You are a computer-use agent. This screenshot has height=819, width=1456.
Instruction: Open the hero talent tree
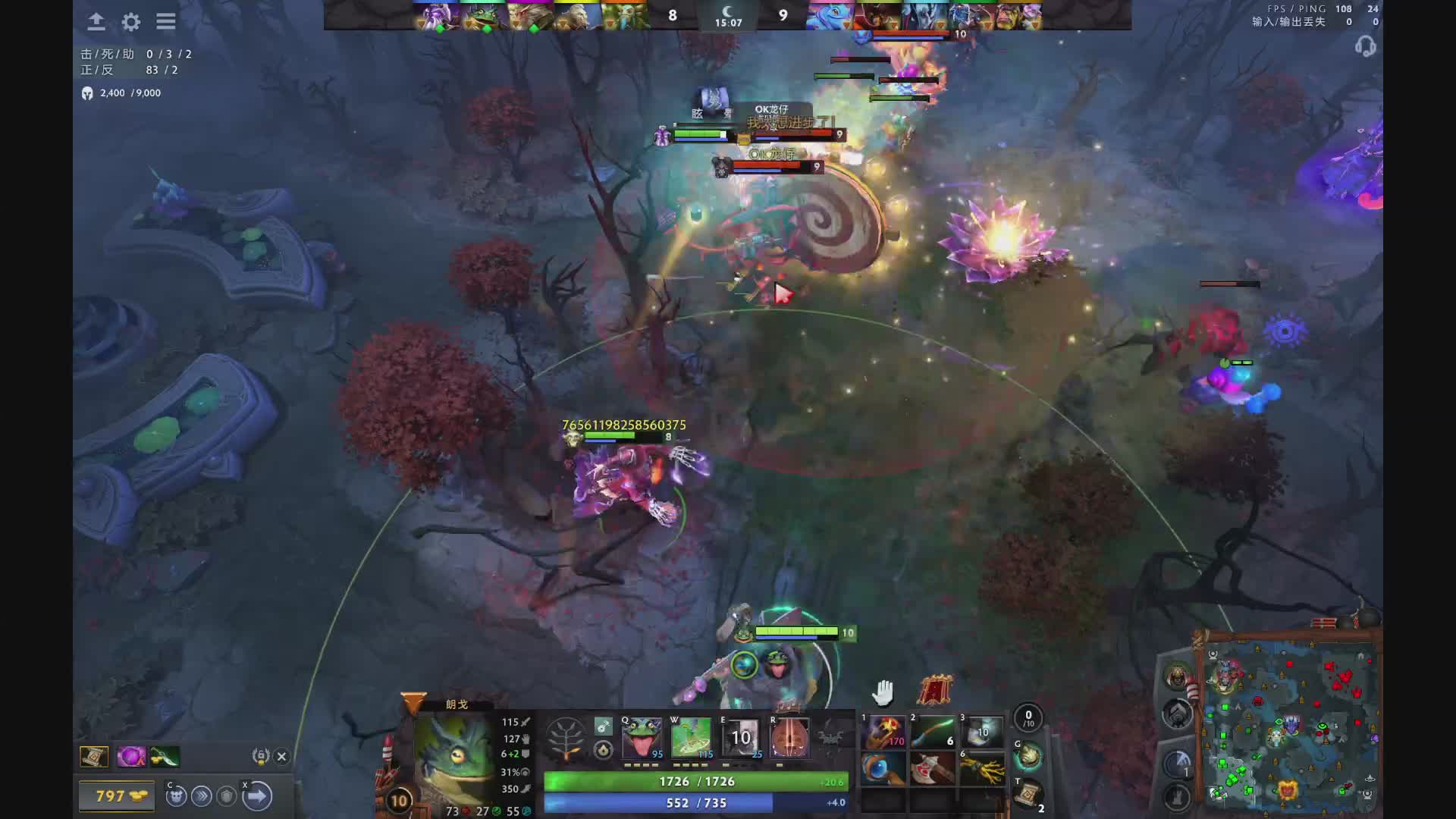coord(566,738)
